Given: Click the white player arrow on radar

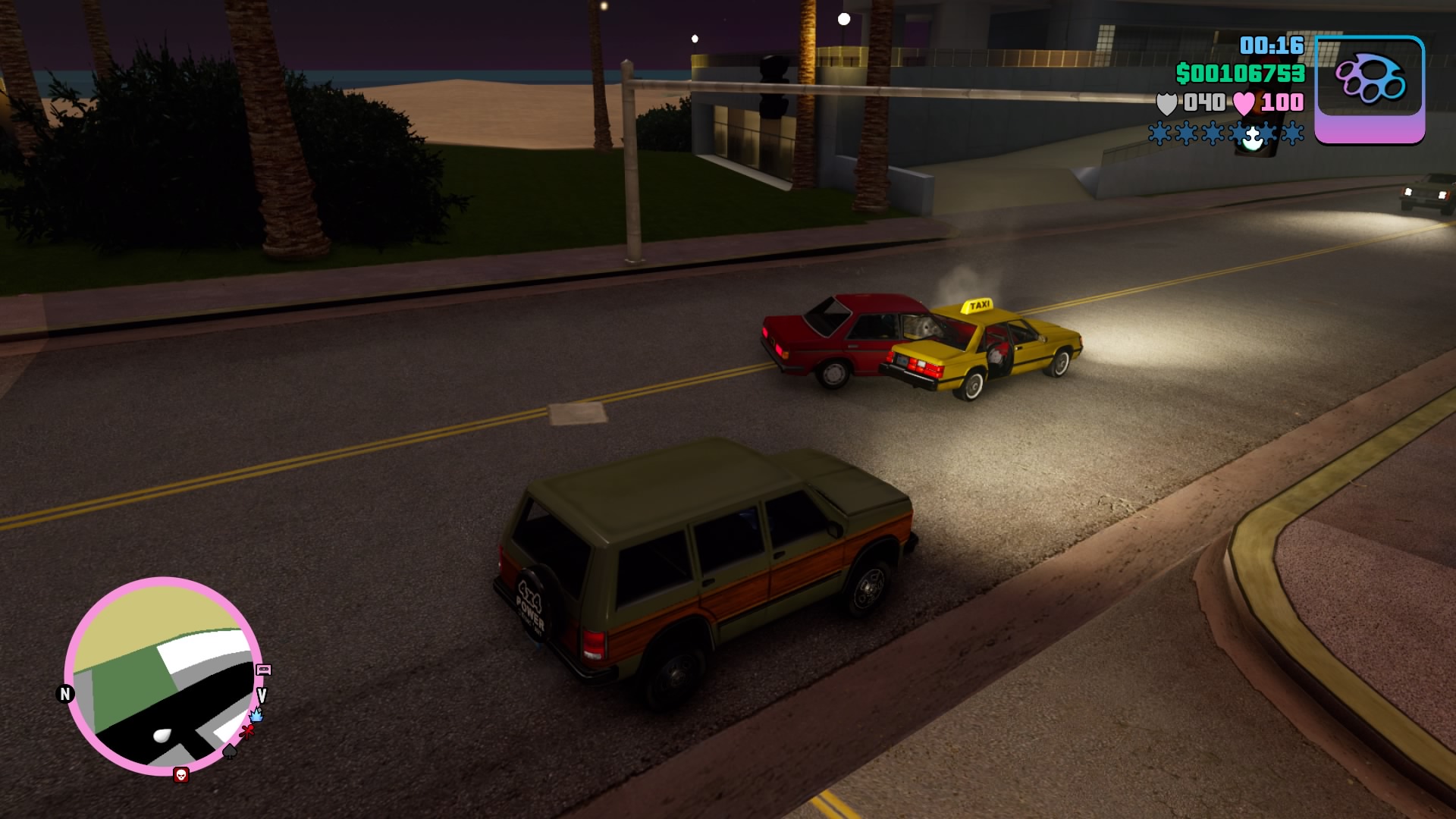Looking at the screenshot, I should click(x=162, y=735).
